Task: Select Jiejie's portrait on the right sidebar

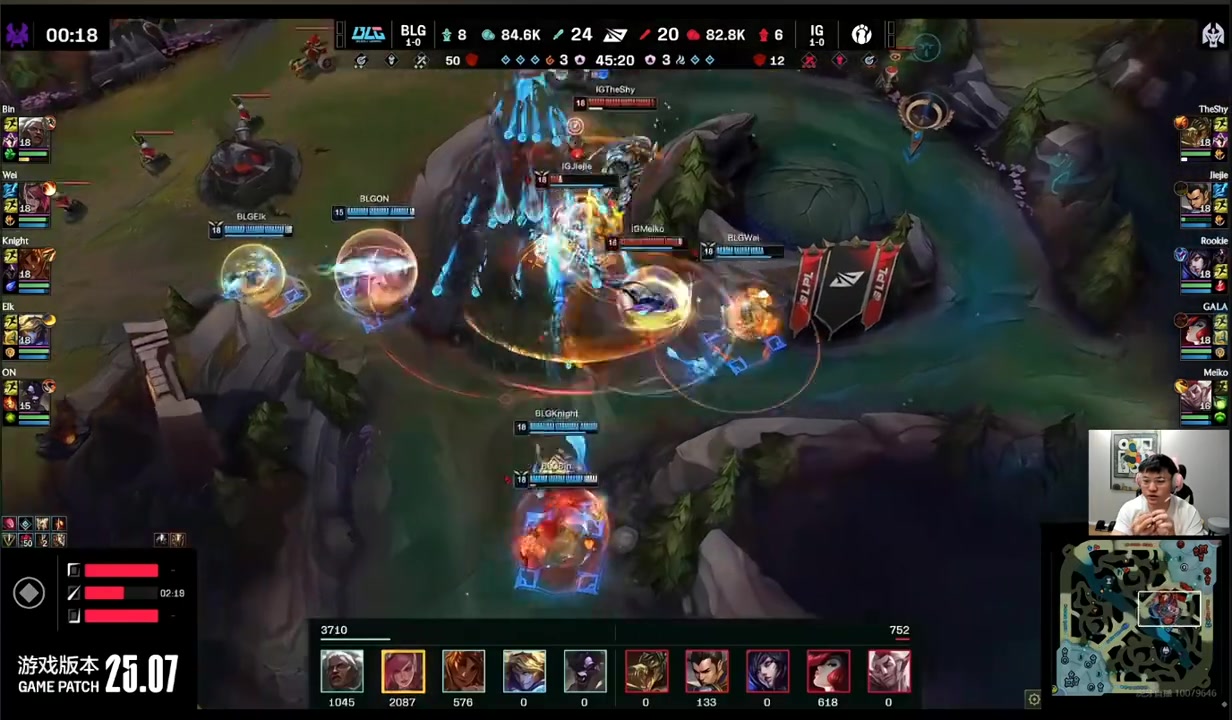Action: click(1195, 203)
